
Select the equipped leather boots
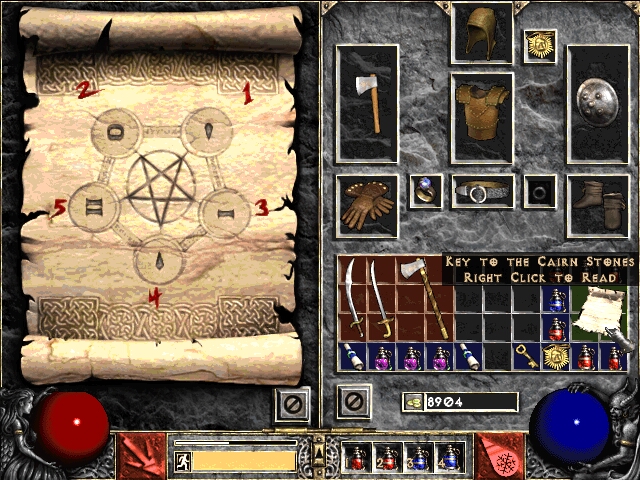pyautogui.click(x=597, y=205)
